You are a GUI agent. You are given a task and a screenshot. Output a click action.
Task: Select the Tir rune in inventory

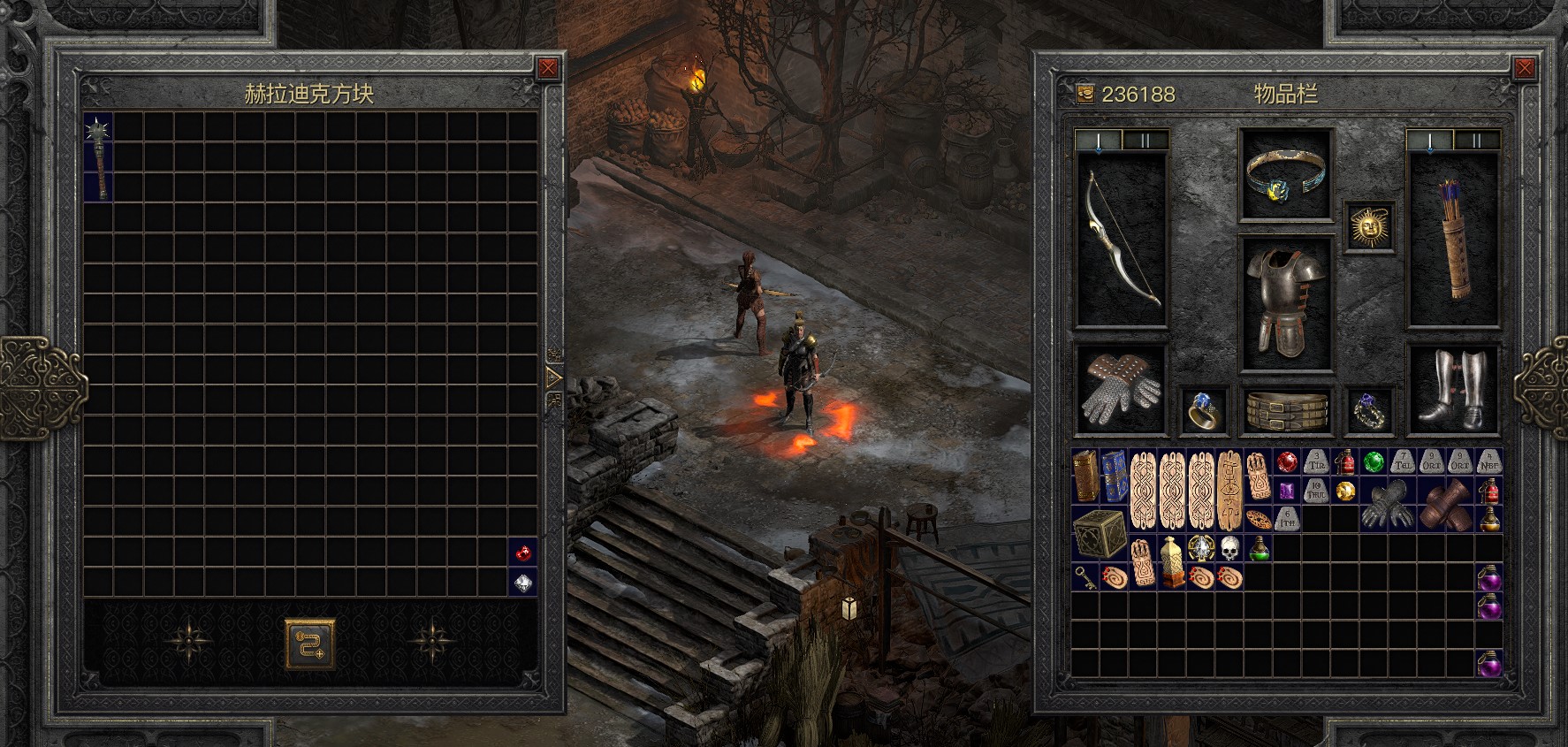(x=1316, y=462)
